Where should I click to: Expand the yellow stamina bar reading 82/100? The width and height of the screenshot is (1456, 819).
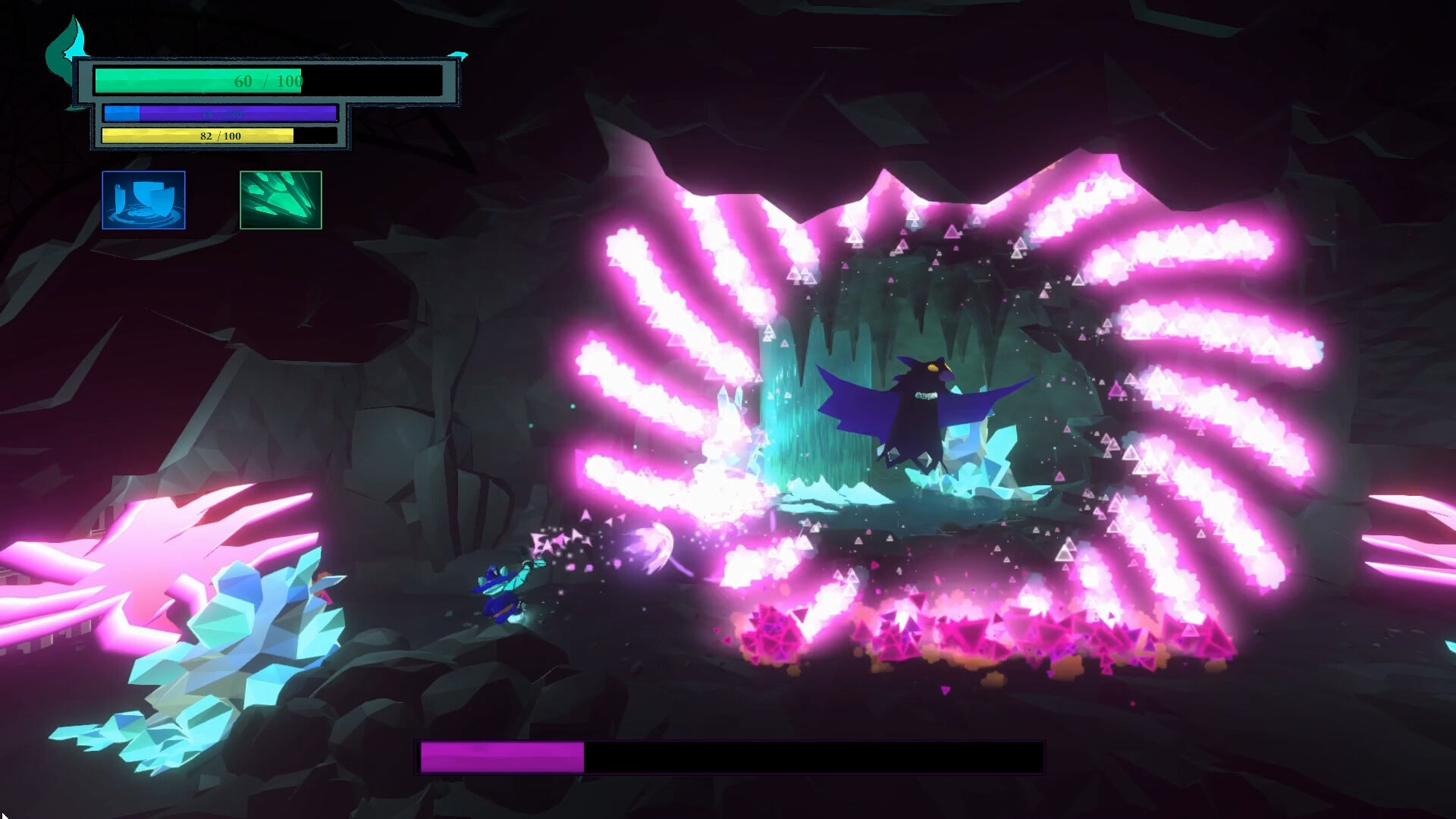pyautogui.click(x=220, y=136)
